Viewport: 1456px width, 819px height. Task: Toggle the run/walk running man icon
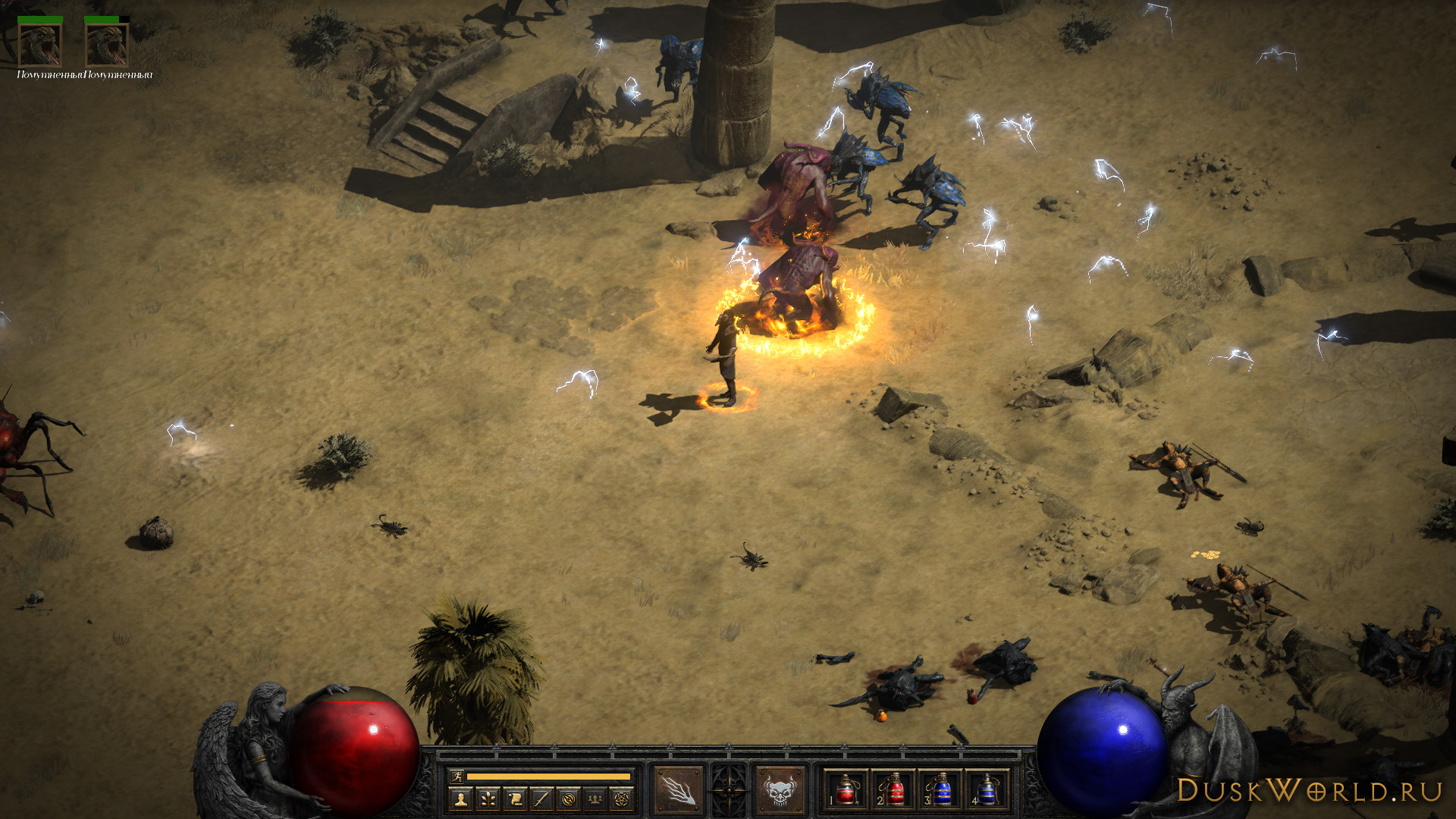(x=457, y=776)
